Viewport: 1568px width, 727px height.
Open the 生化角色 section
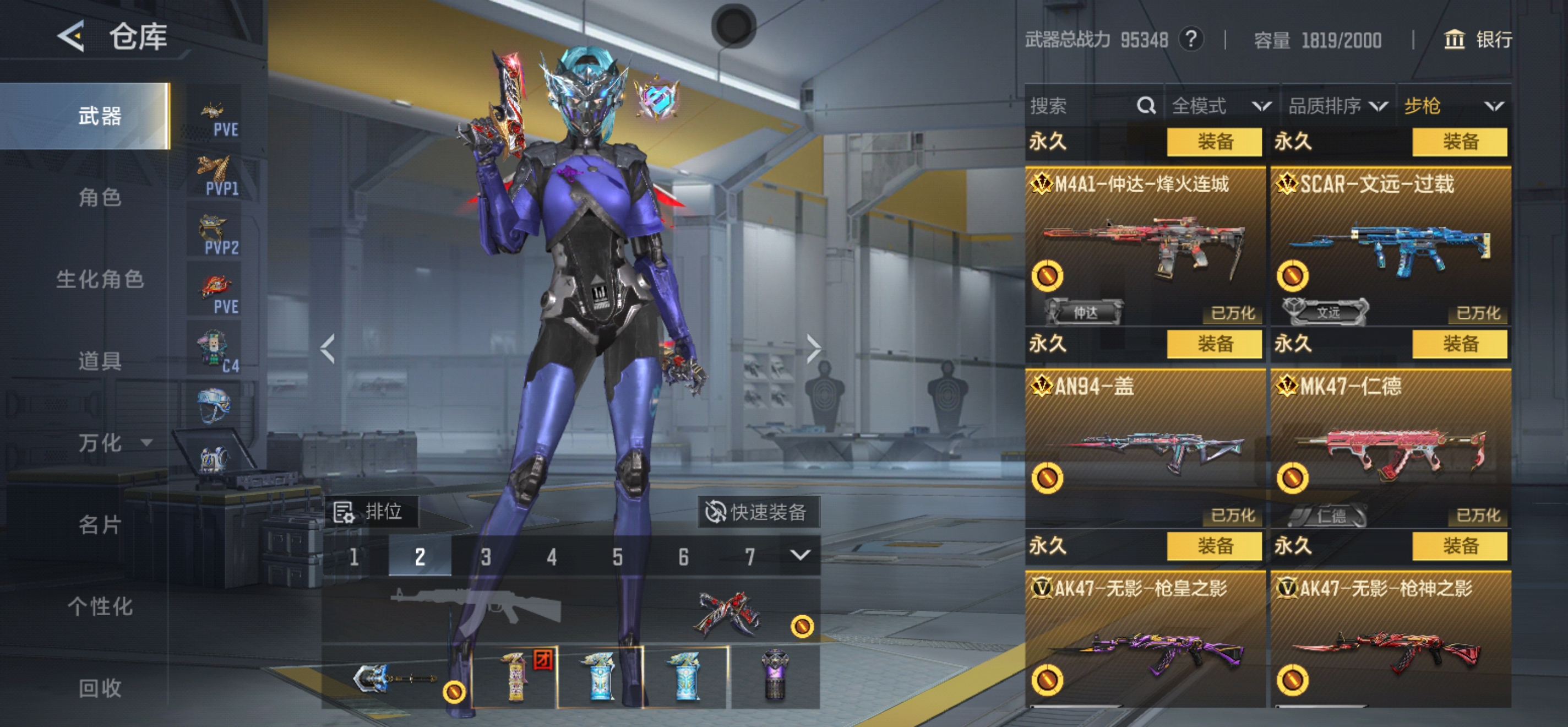[100, 279]
